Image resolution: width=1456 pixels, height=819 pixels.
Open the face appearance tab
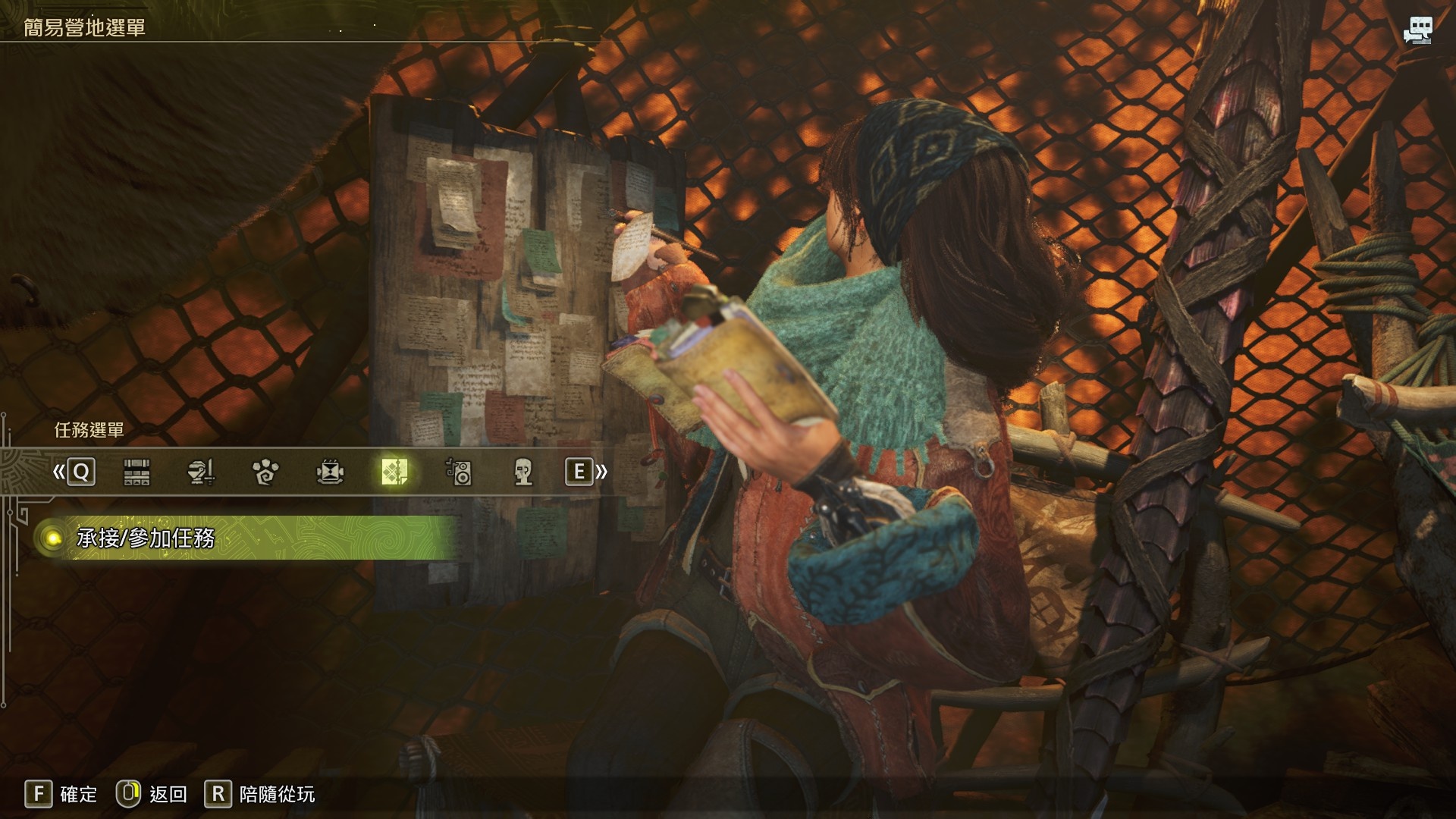point(522,472)
